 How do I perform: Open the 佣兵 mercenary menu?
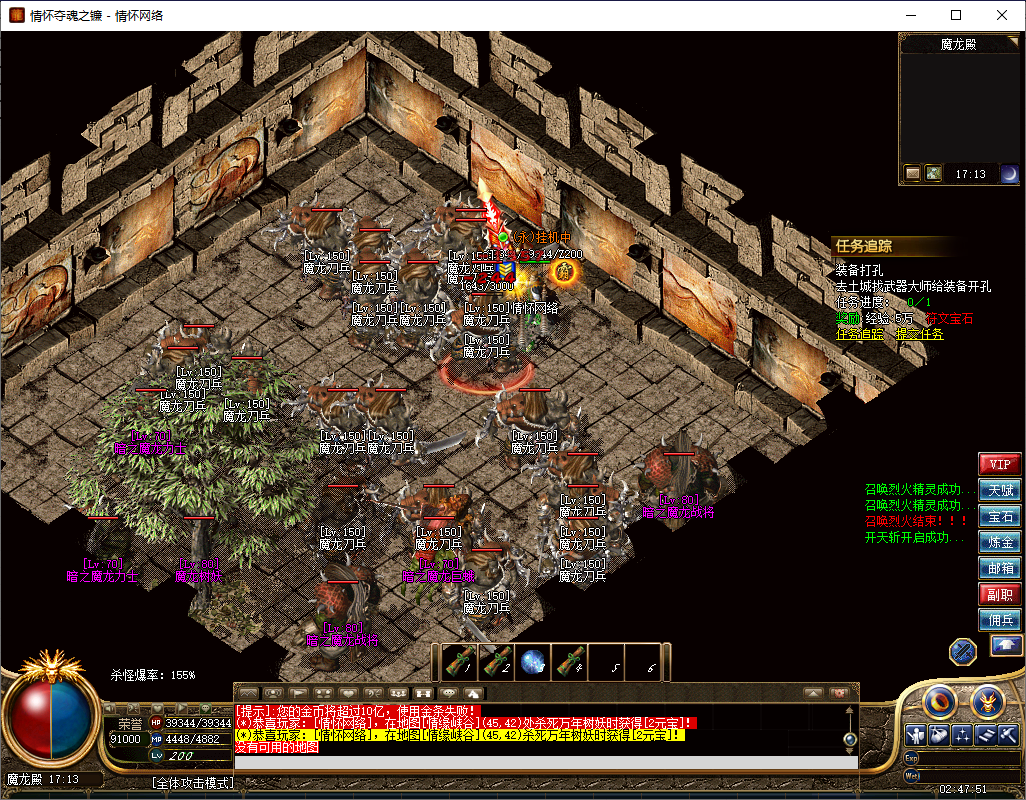point(999,620)
